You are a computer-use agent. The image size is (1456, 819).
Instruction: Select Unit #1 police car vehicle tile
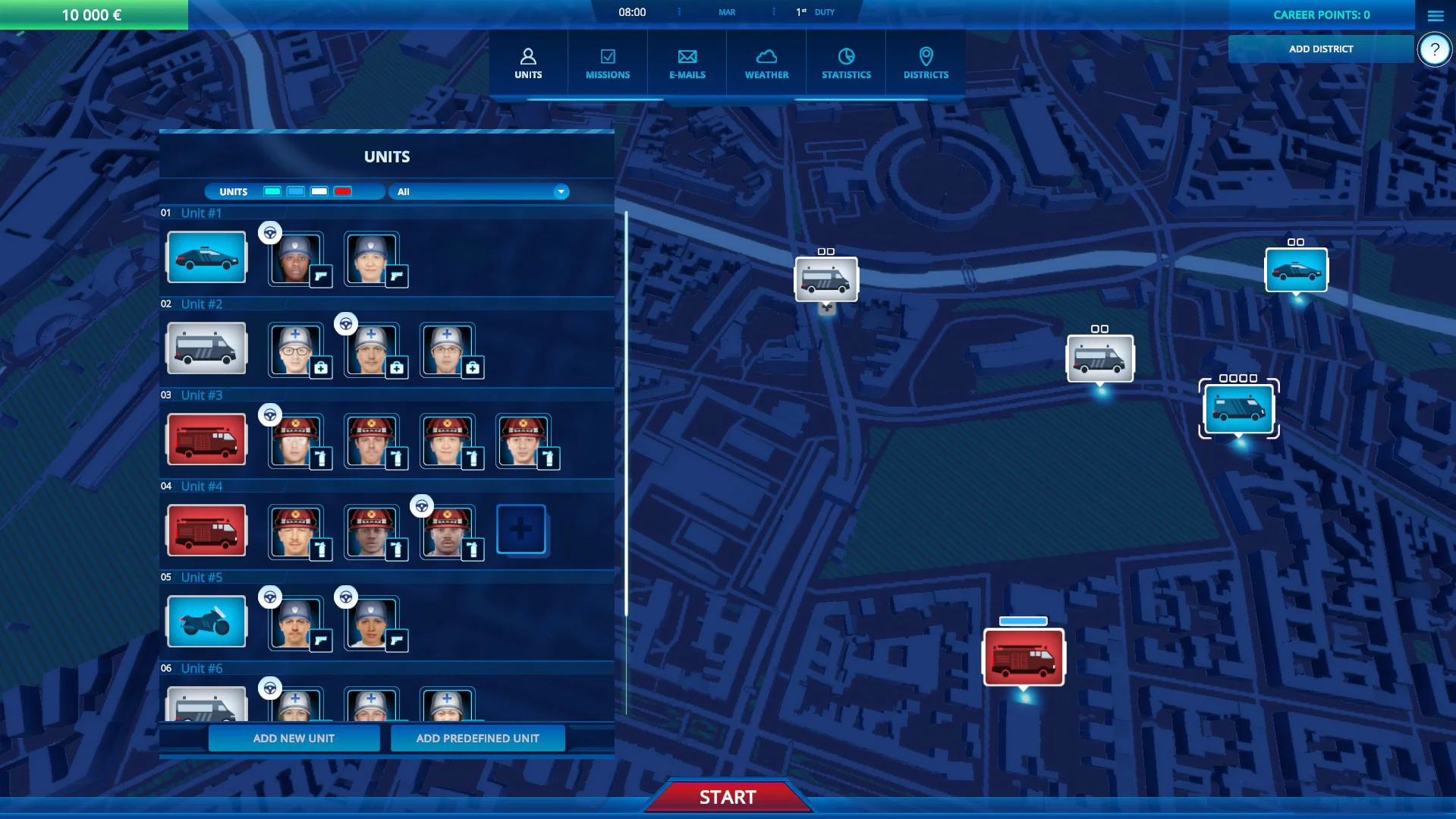206,257
